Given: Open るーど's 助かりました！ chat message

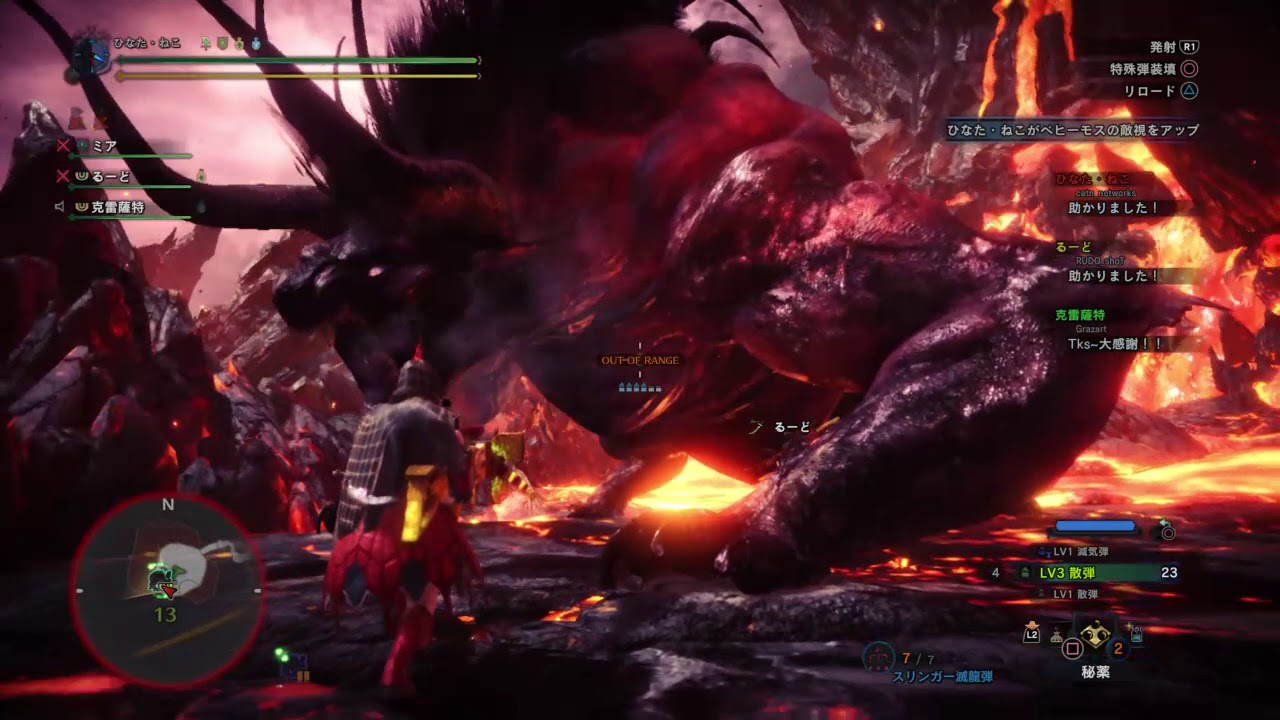Looking at the screenshot, I should tap(1113, 276).
